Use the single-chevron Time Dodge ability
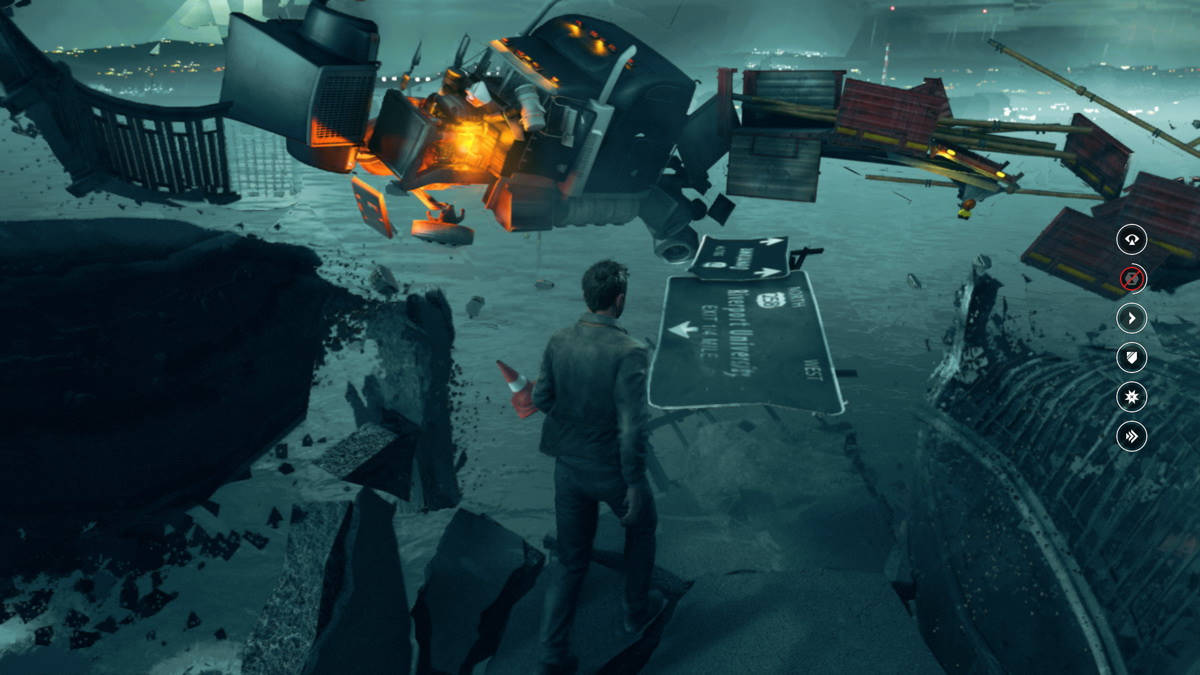Viewport: 1200px width, 675px height. (x=1131, y=318)
